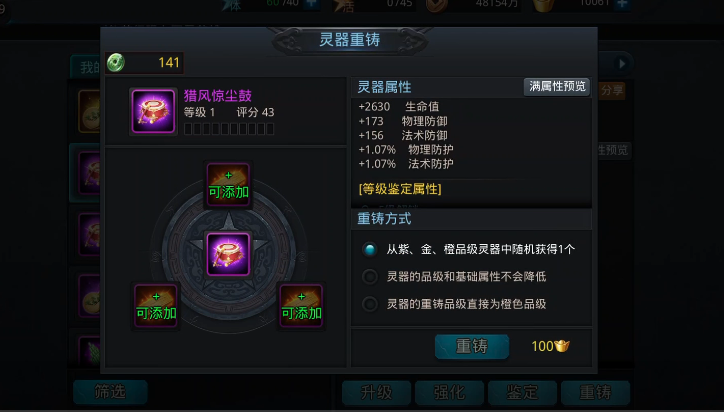Open the 满属性预览 full attribute preview

tap(557, 87)
